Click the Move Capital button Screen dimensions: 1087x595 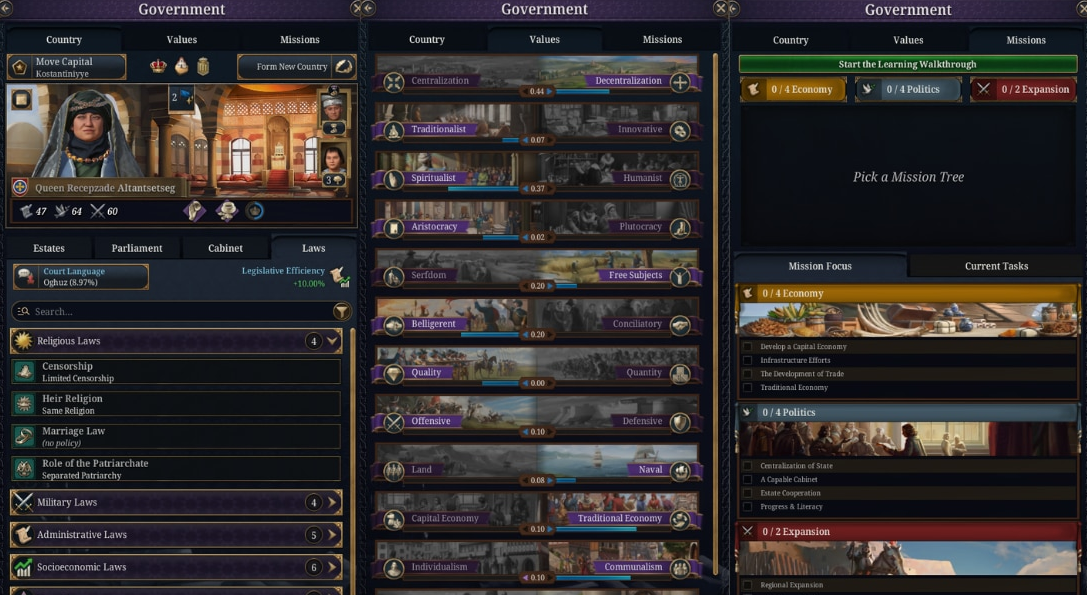[x=67, y=67]
